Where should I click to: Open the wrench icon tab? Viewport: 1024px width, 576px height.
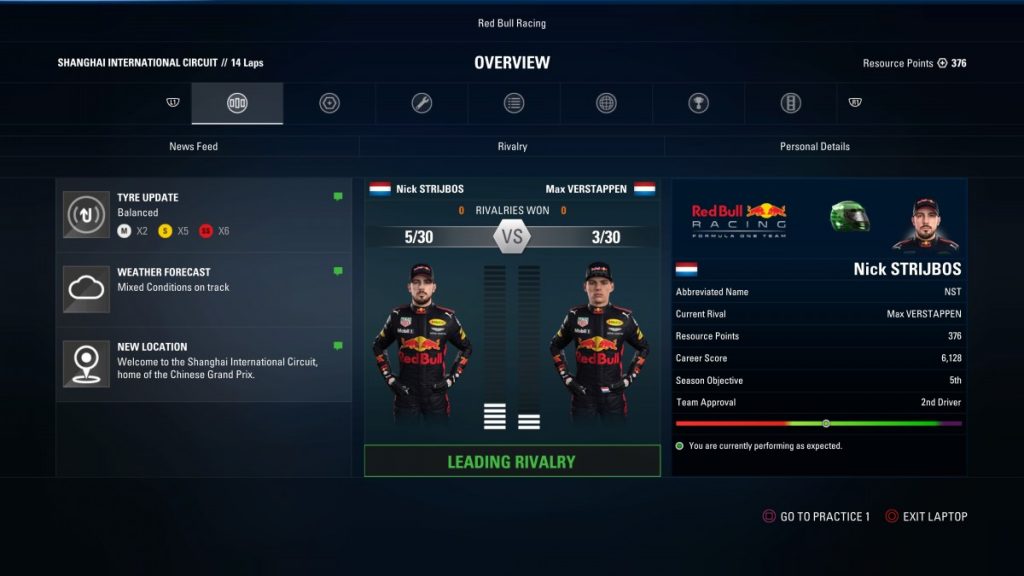[422, 103]
